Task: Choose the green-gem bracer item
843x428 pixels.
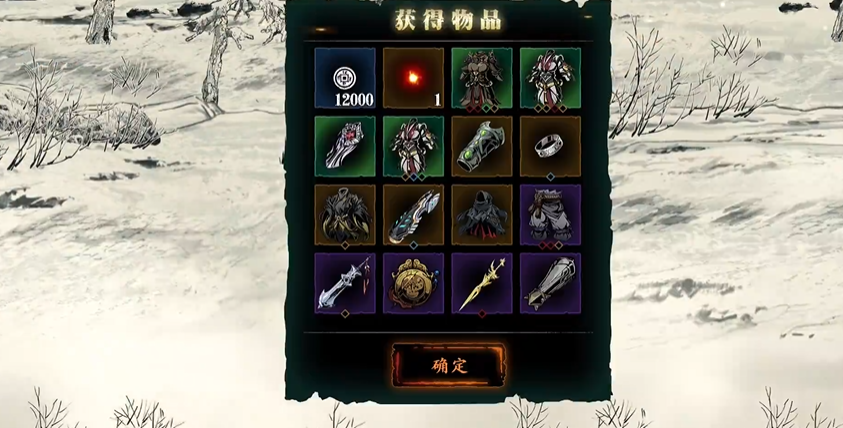Action: point(481,146)
